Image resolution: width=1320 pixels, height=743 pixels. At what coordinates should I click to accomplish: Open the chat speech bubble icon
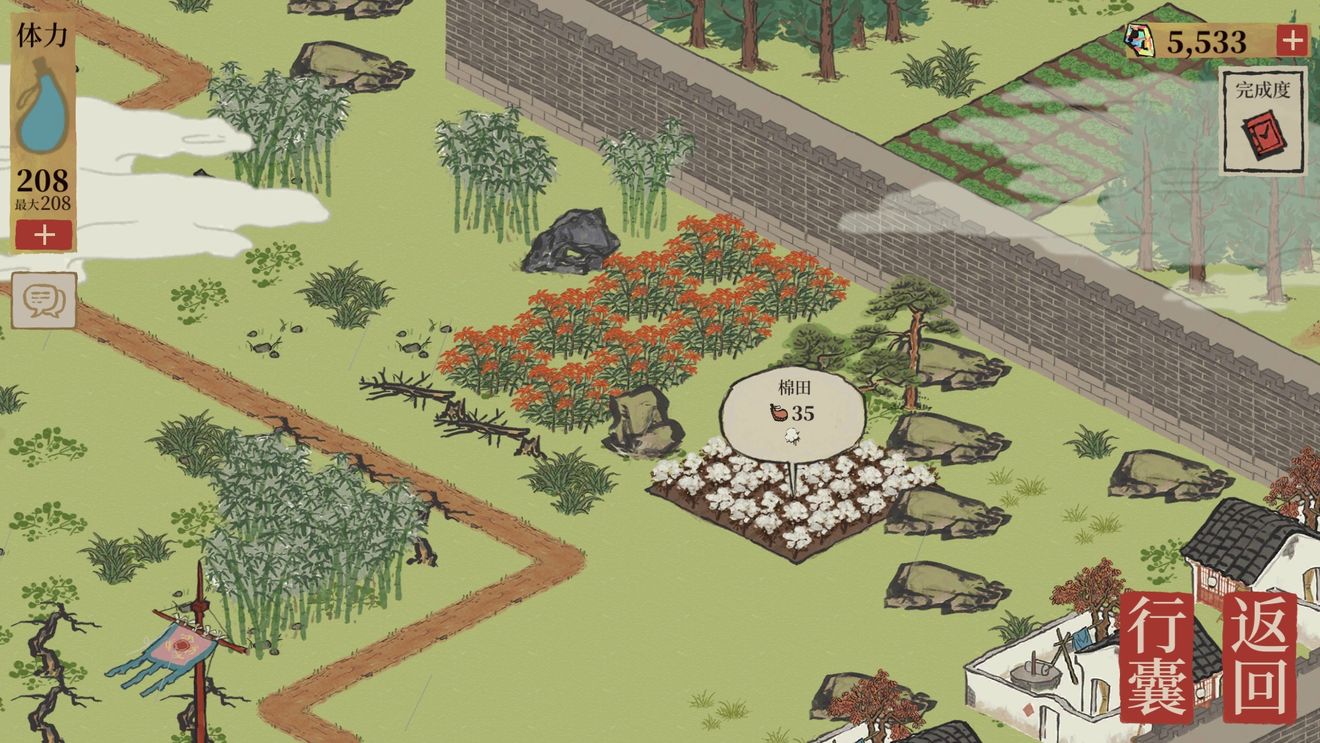[44, 301]
